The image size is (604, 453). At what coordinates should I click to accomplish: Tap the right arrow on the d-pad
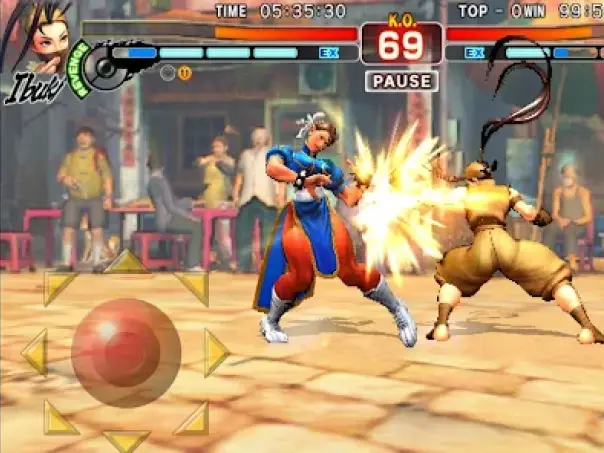coord(216,352)
